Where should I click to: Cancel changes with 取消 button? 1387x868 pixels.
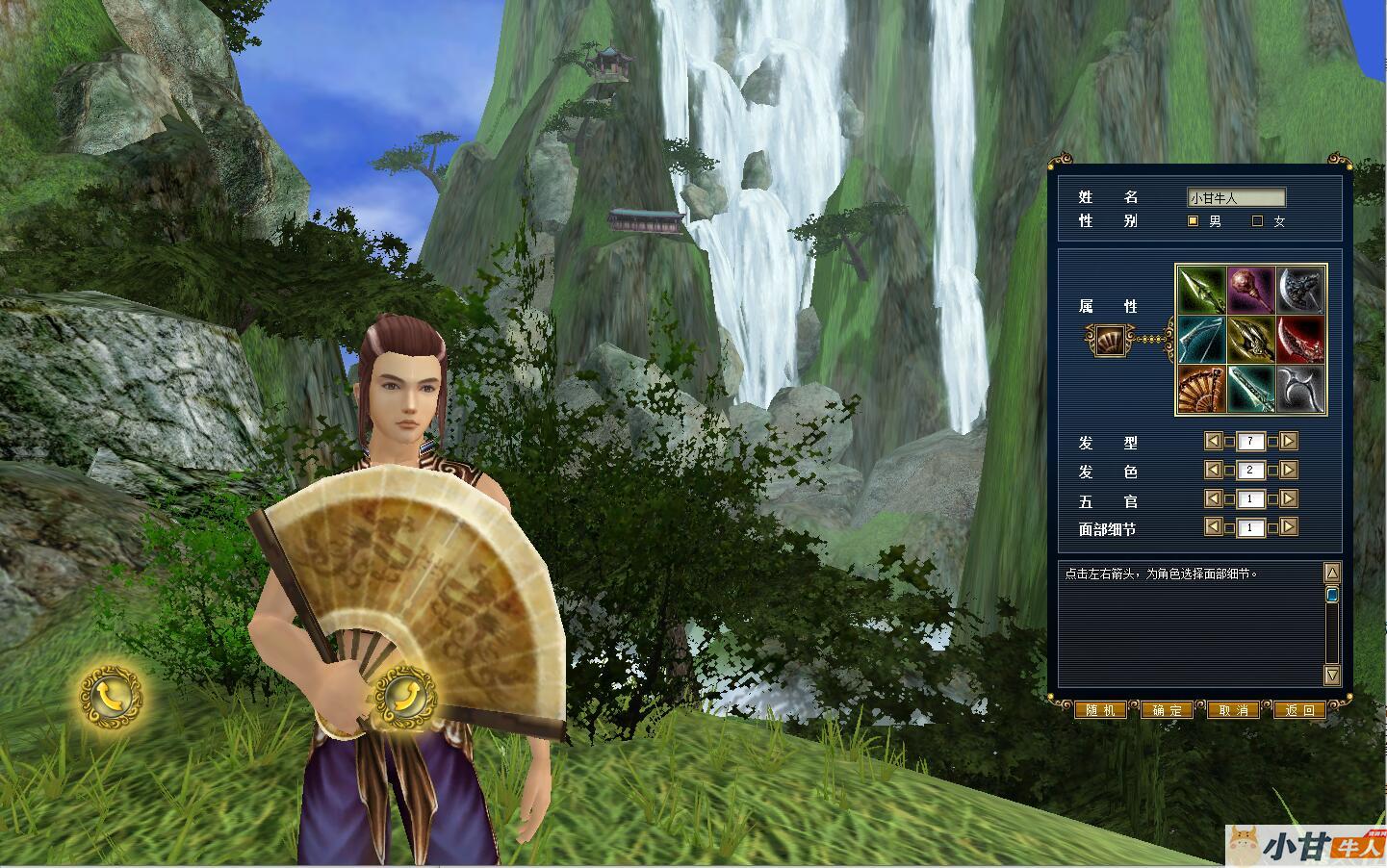[1233, 710]
